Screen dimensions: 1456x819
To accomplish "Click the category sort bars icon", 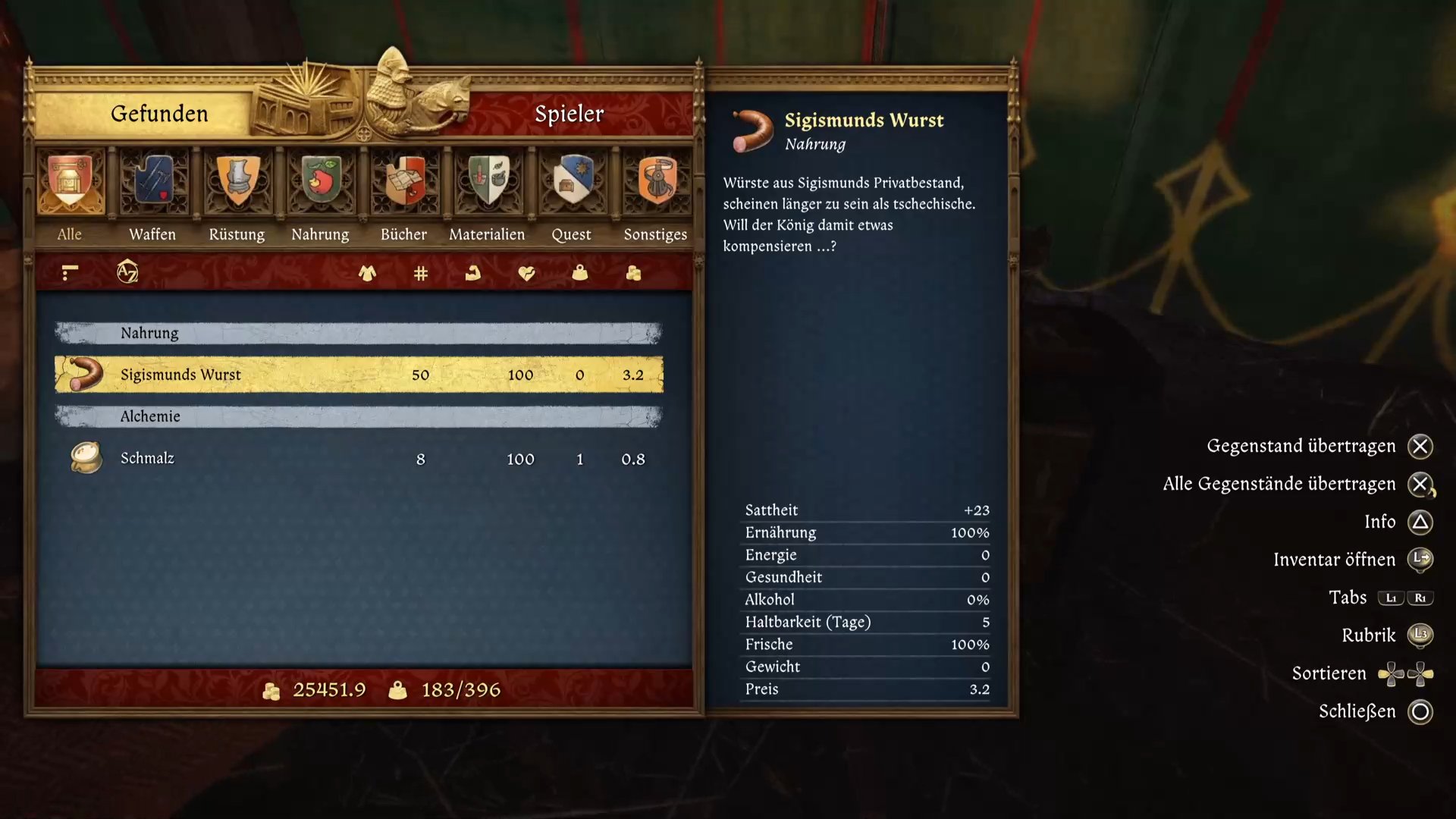I will pos(70,272).
